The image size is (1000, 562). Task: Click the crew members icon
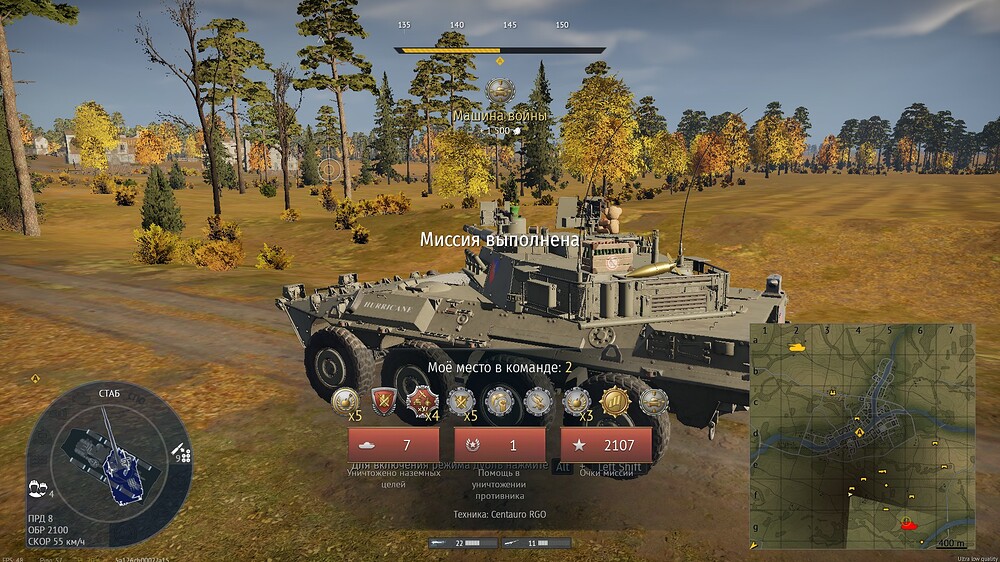click(40, 486)
